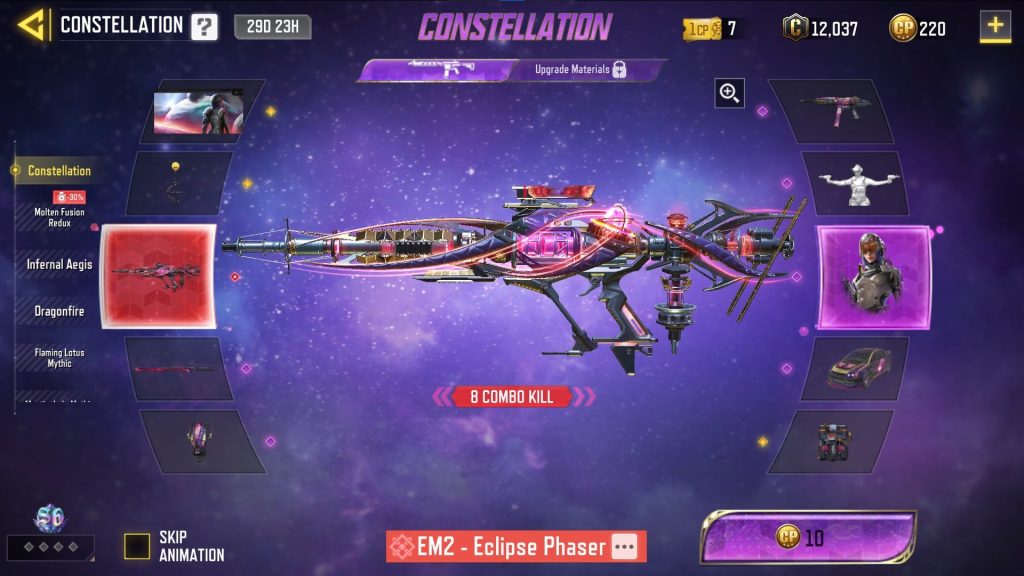Add more CP with the plus button
The width and height of the screenshot is (1024, 576).
995,27
